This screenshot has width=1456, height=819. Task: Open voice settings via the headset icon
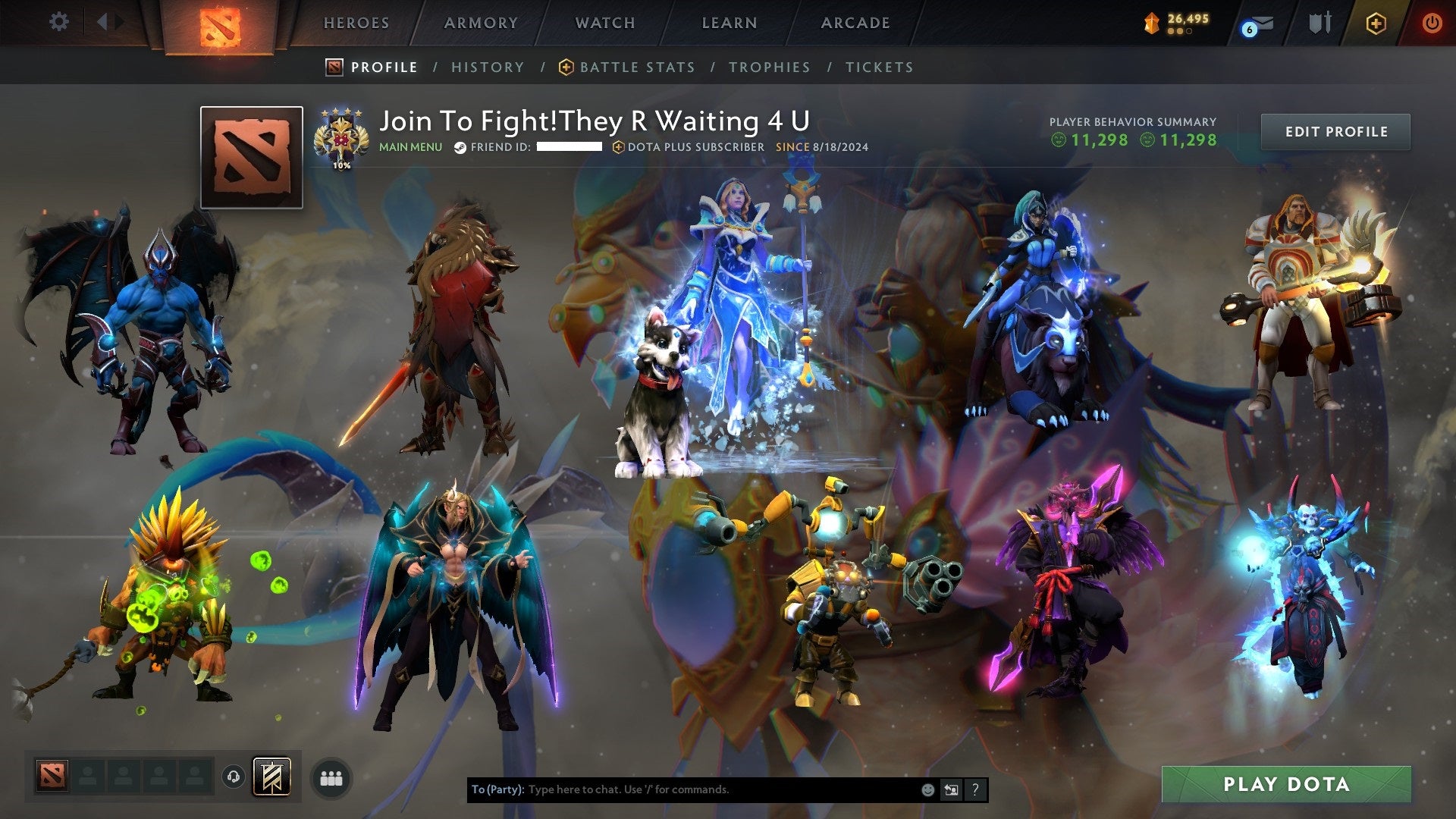click(x=233, y=778)
